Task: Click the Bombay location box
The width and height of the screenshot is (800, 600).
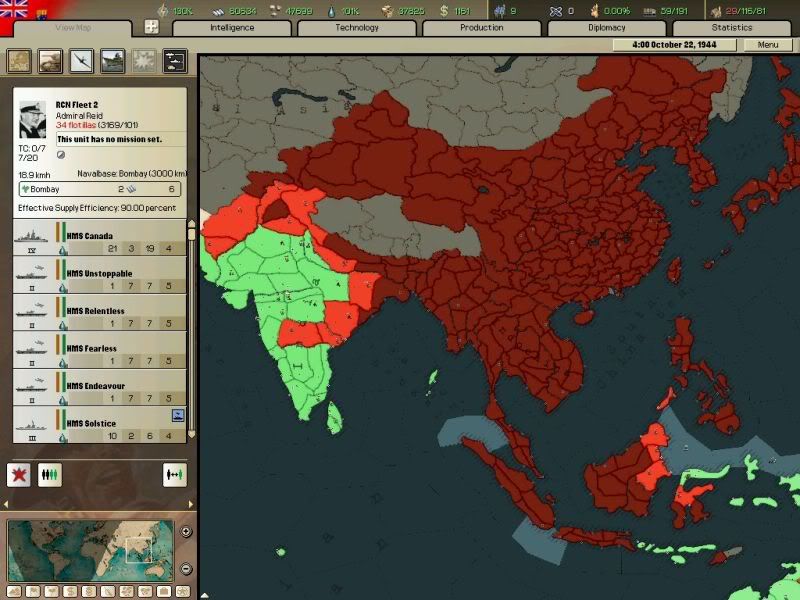Action: point(100,189)
